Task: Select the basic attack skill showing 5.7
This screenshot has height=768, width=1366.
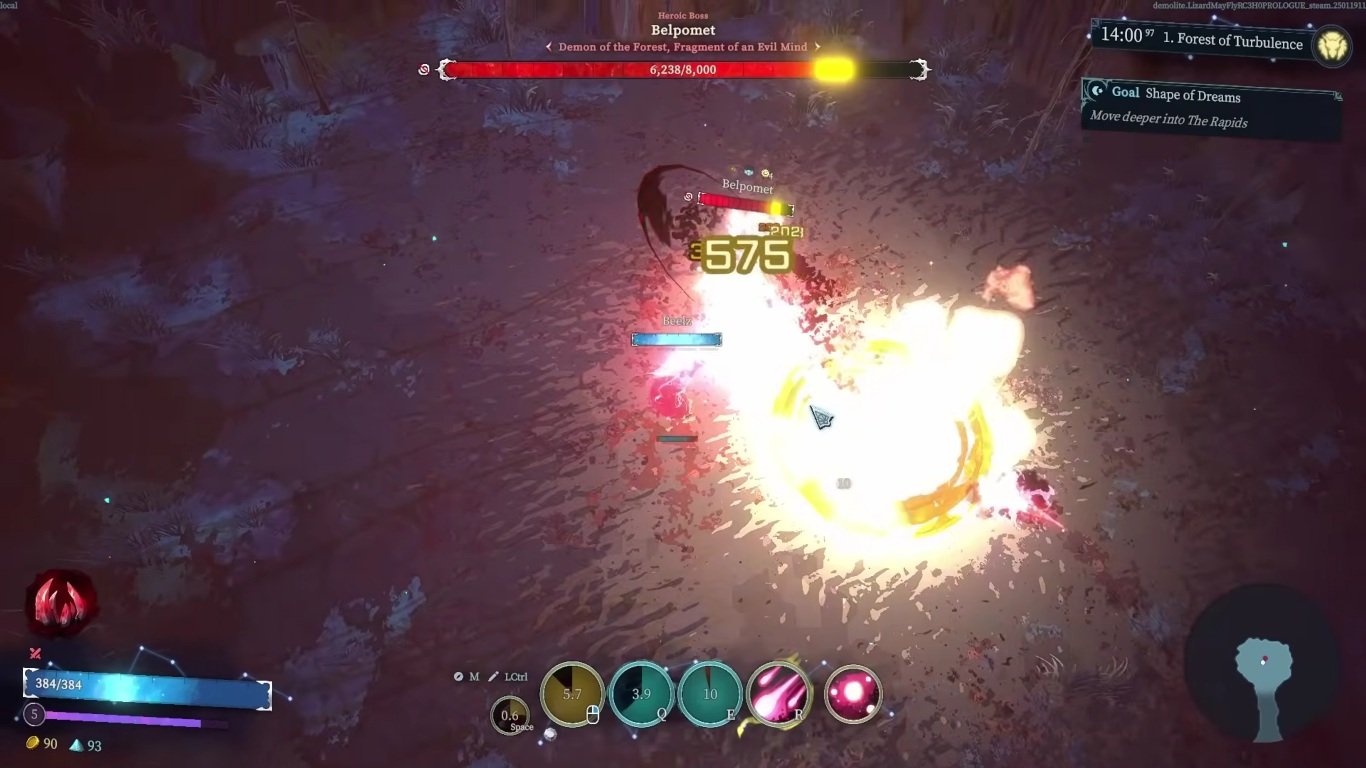Action: [x=572, y=693]
